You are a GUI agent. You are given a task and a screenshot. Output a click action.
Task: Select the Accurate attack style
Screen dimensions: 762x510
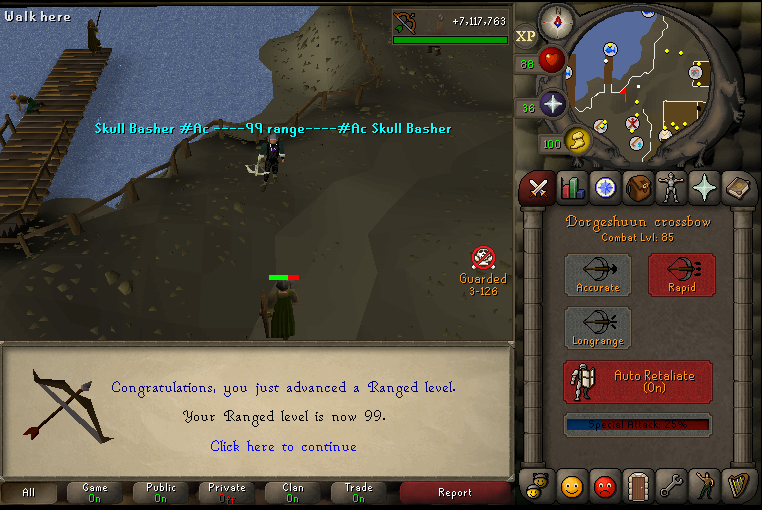click(x=598, y=274)
